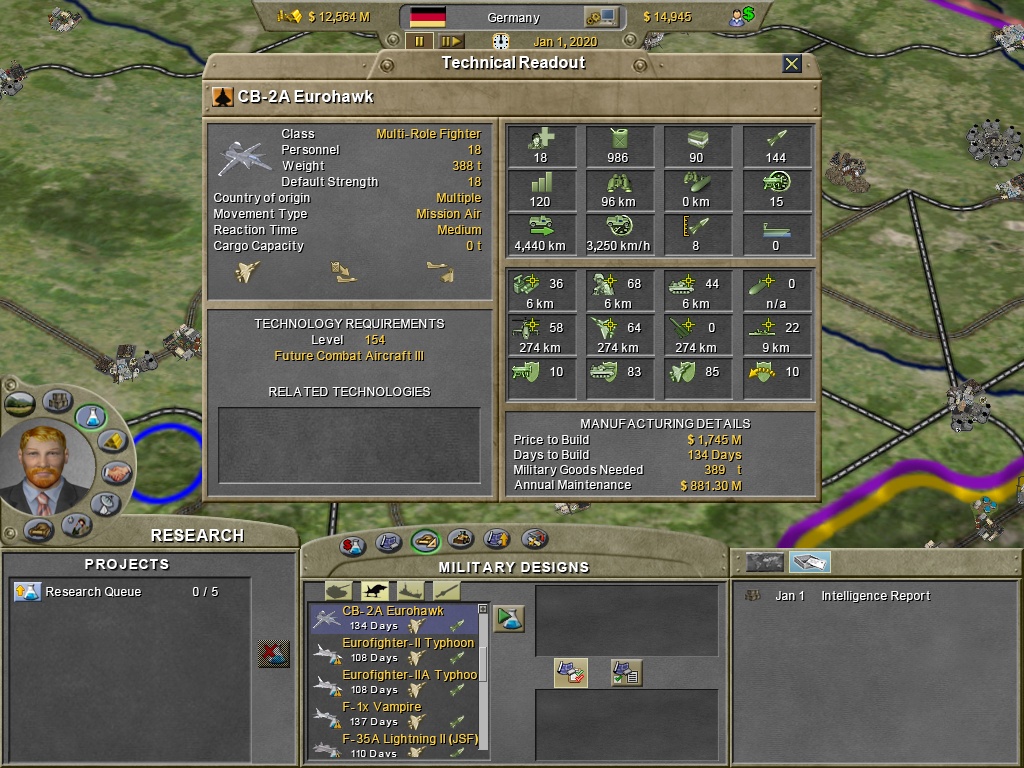The width and height of the screenshot is (1024, 768).
Task: Click the step-forward speed button beside pause
Action: (x=451, y=41)
